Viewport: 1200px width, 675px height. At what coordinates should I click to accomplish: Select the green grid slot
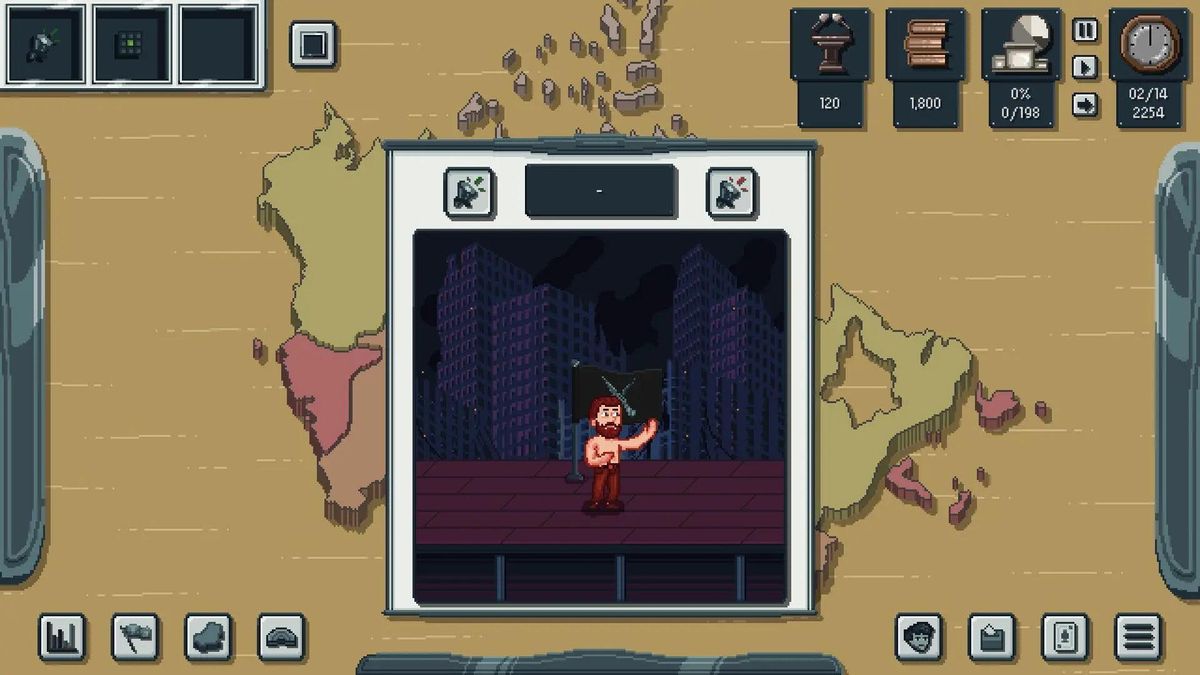132,44
